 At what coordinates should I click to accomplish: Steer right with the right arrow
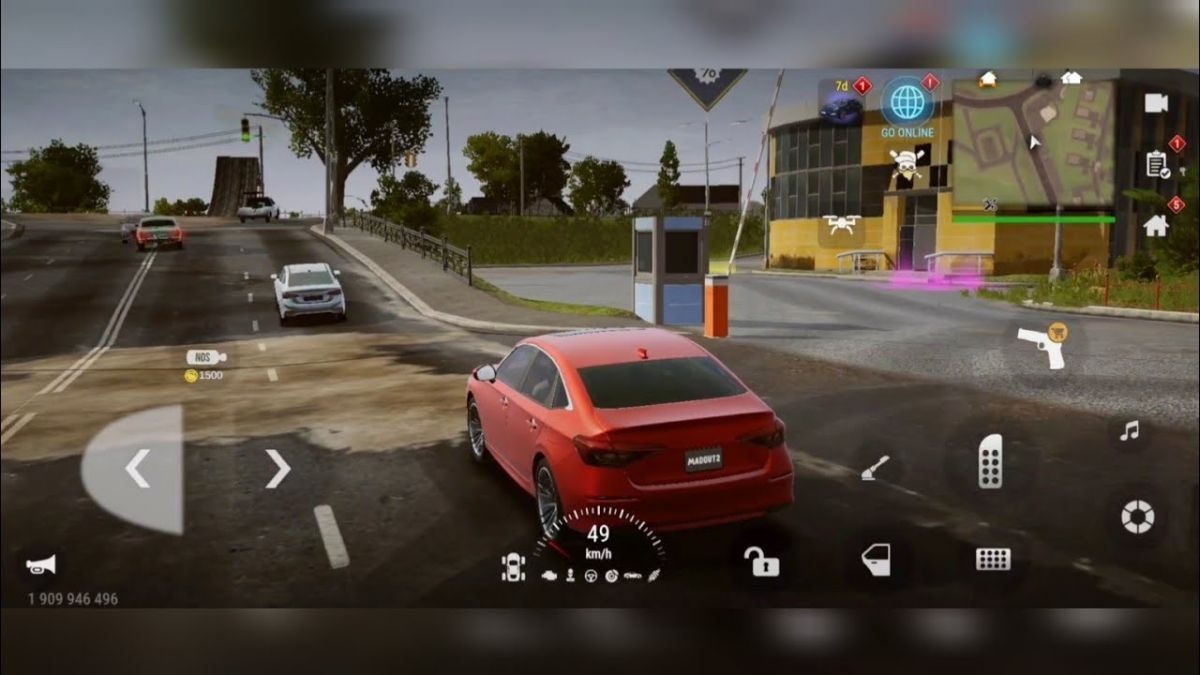click(x=277, y=468)
